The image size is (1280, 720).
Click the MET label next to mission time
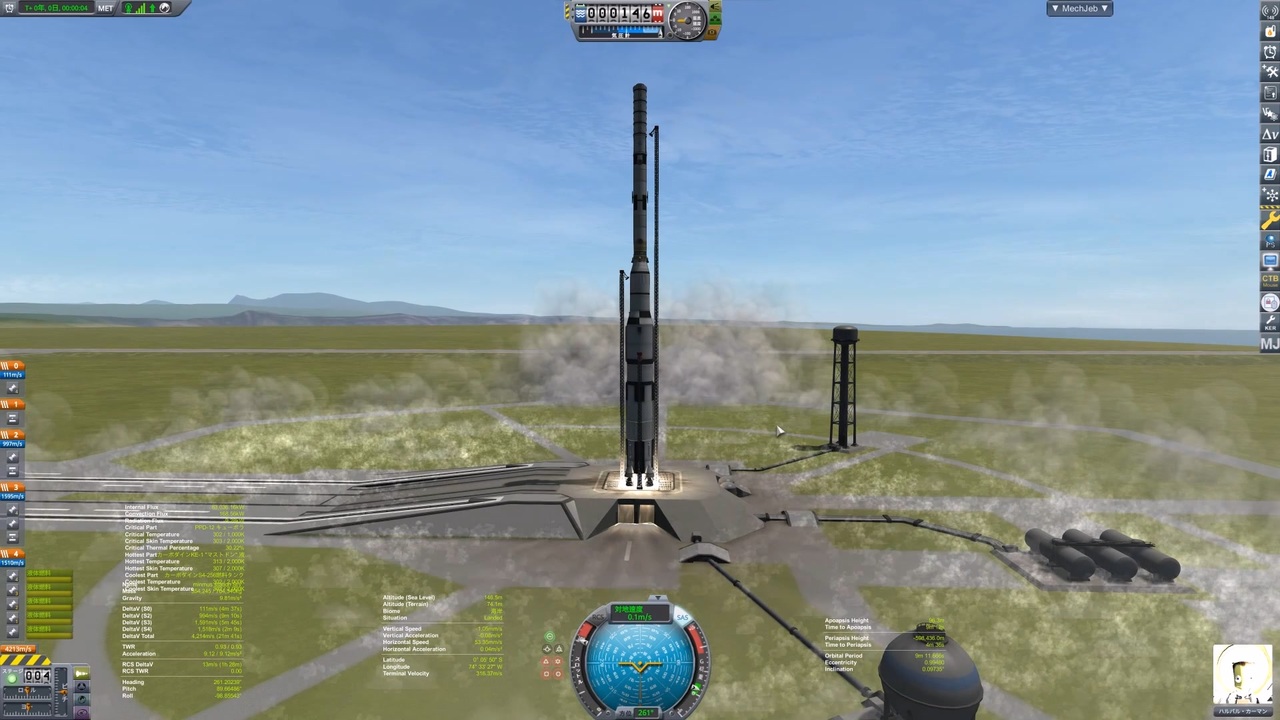click(105, 8)
